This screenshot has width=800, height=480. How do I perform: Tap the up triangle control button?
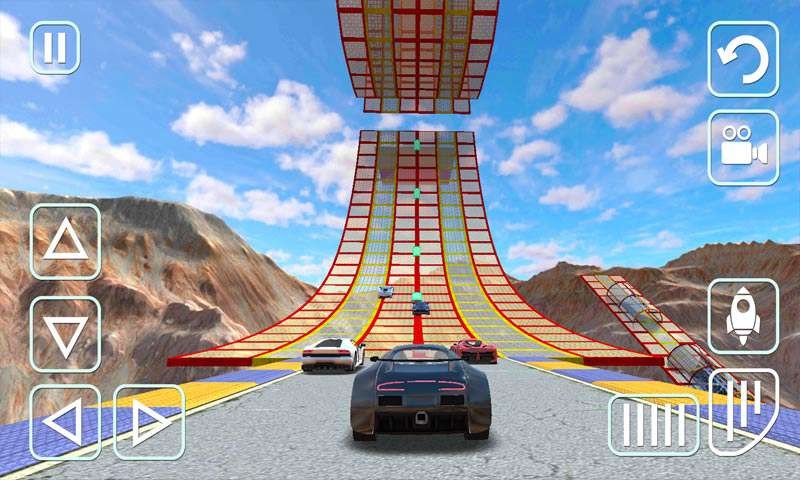pos(65,241)
